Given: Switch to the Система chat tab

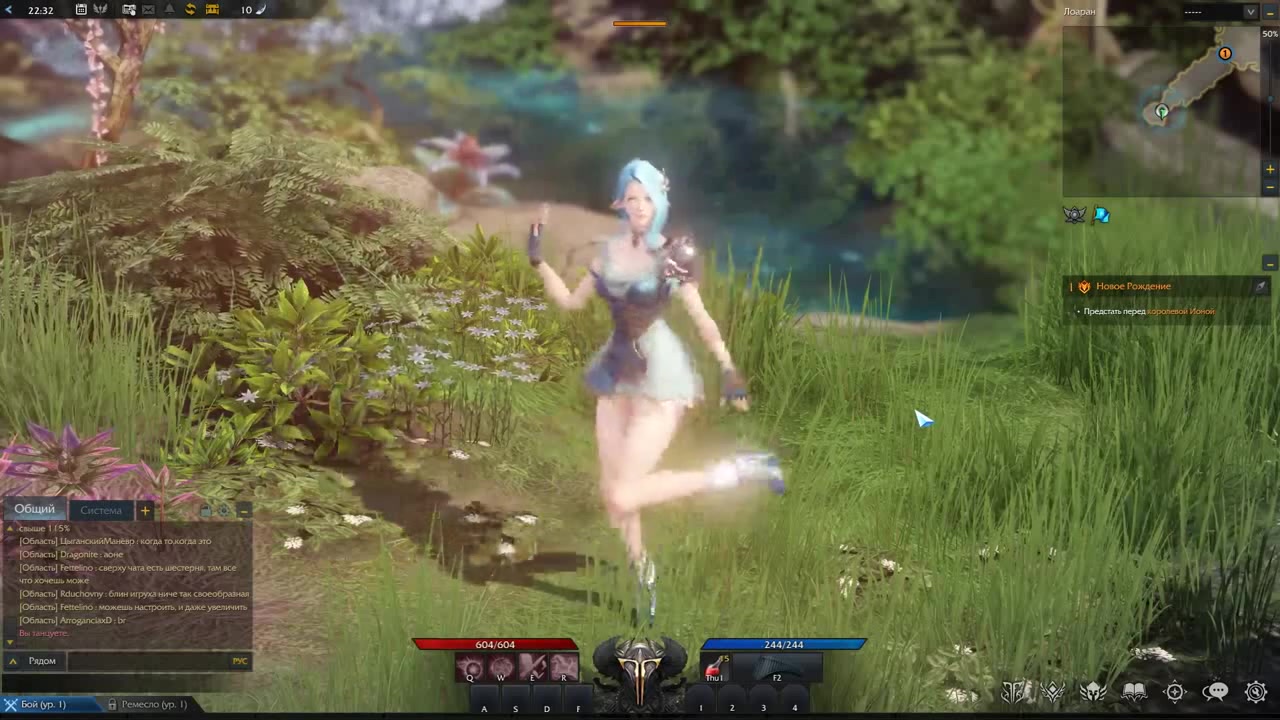Looking at the screenshot, I should 100,510.
